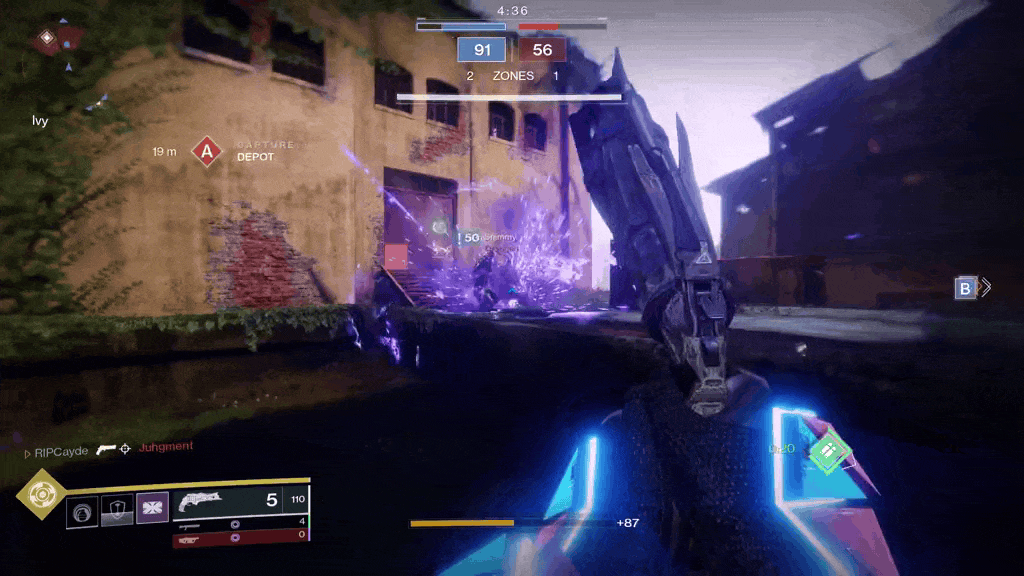Viewport: 1024px width, 576px height.
Task: Select the red zone A capture marker
Action: pyautogui.click(x=206, y=152)
